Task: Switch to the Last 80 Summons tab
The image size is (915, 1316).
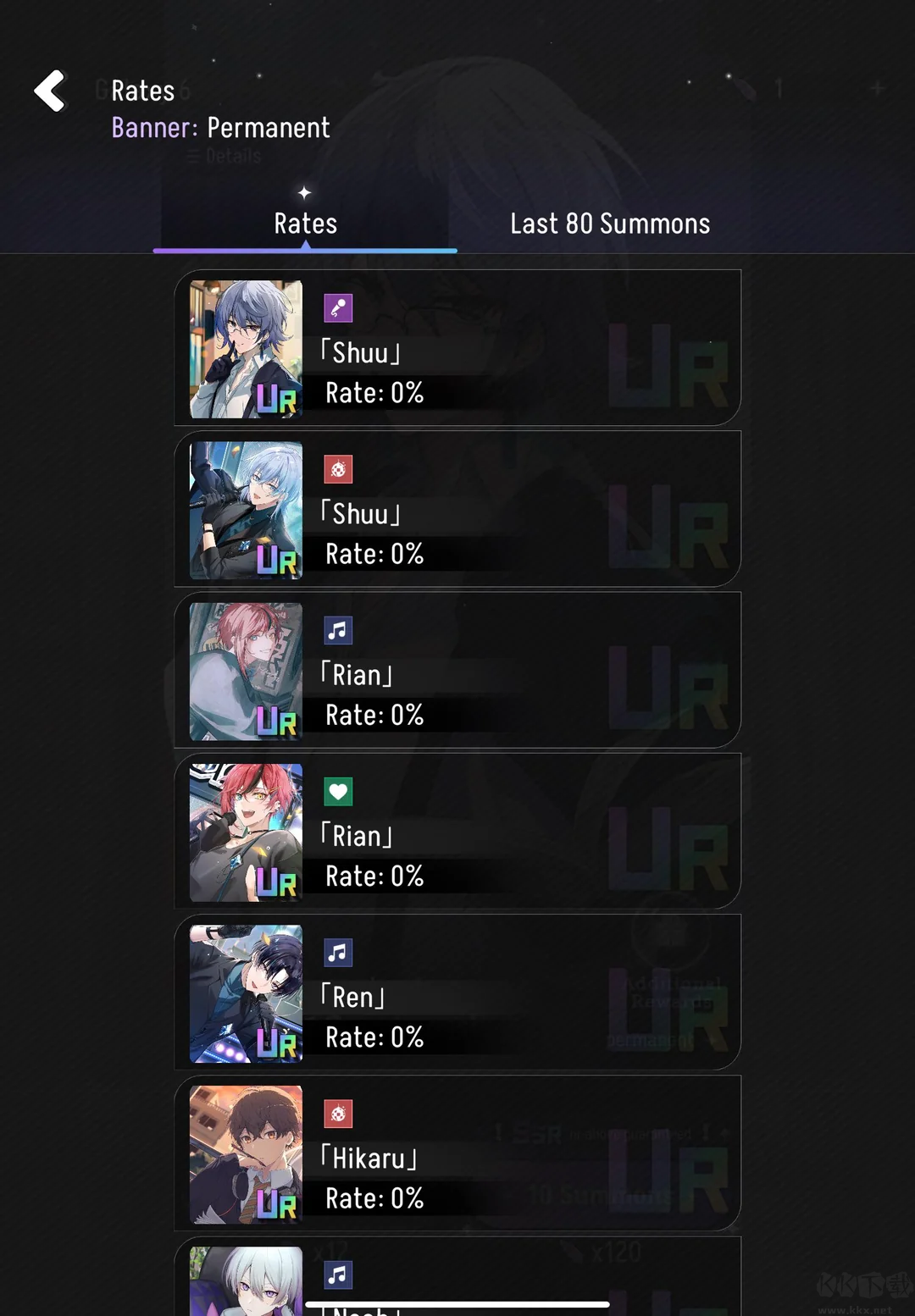Action: pyautogui.click(x=610, y=224)
